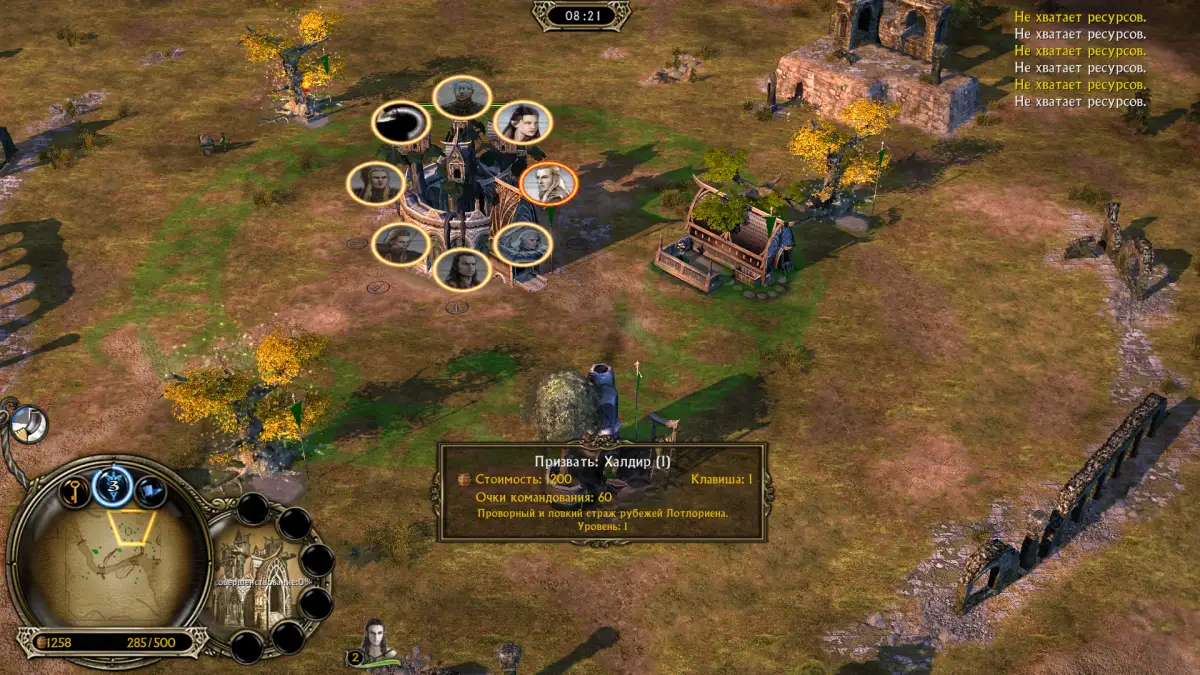1200x675 pixels.
Task: Click the curved arrow back button
Action: click(401, 123)
